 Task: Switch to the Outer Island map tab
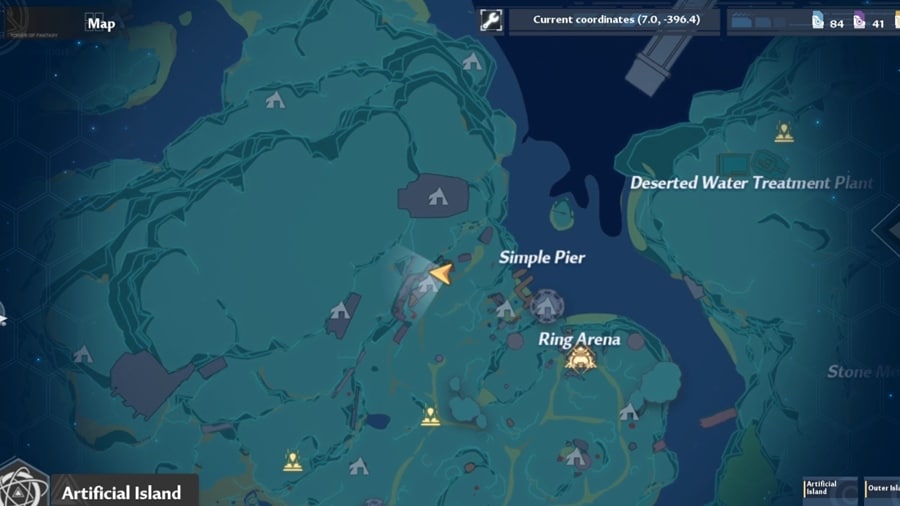click(880, 488)
